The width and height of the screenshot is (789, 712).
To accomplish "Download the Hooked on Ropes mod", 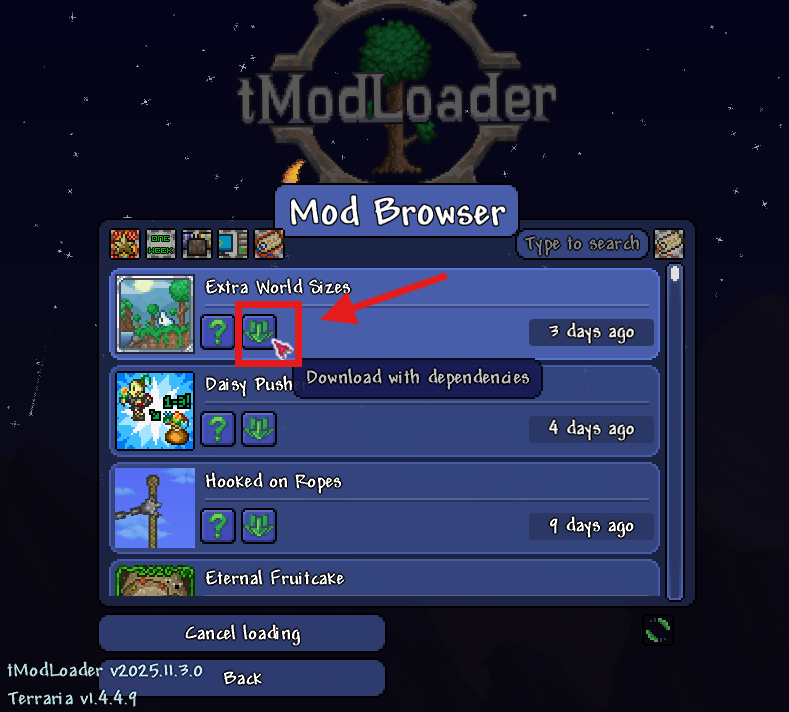I will pyautogui.click(x=260, y=524).
